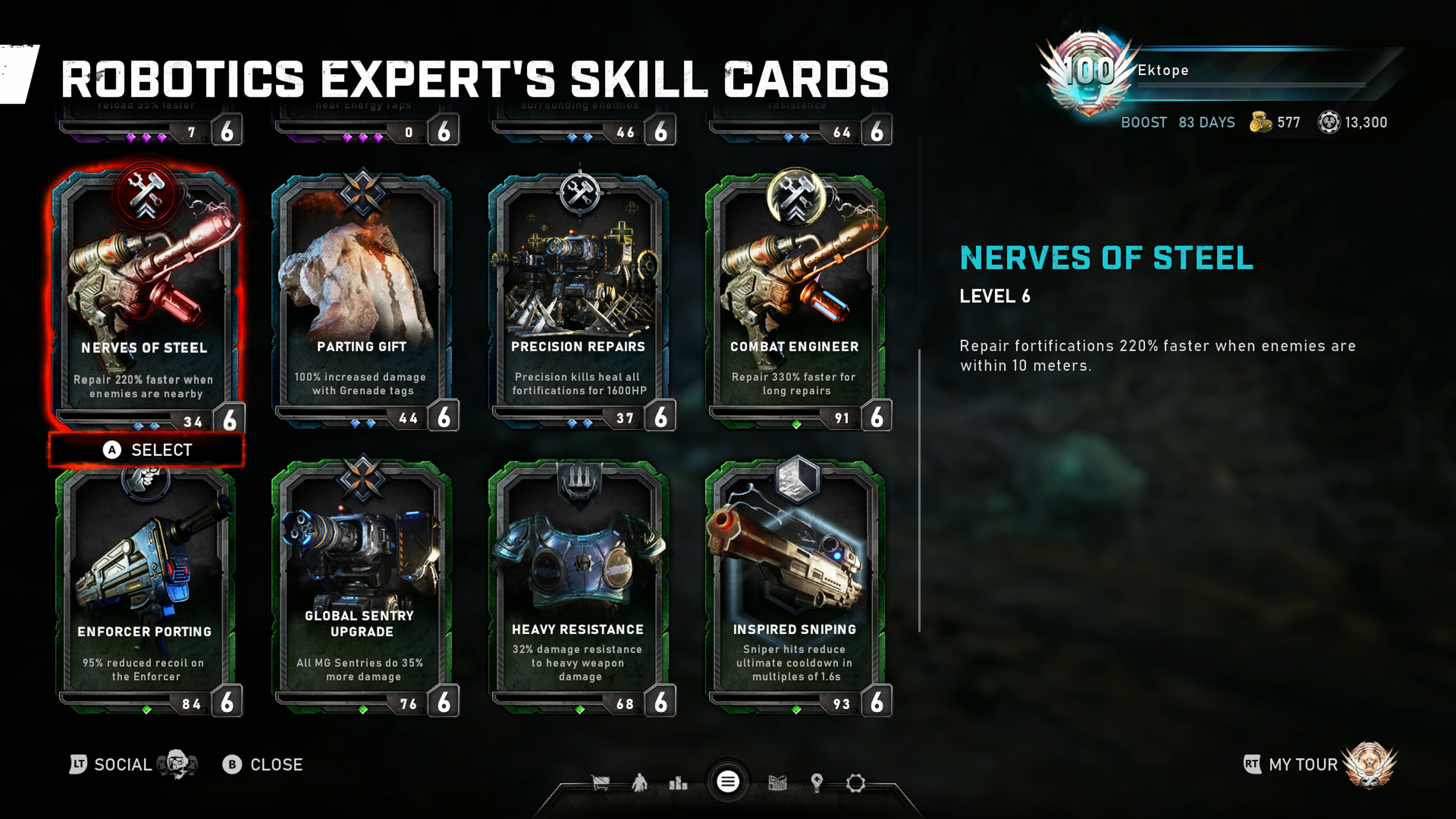The width and height of the screenshot is (1456, 819).
Task: Select the Nerves of Steel skill card
Action: (146, 300)
